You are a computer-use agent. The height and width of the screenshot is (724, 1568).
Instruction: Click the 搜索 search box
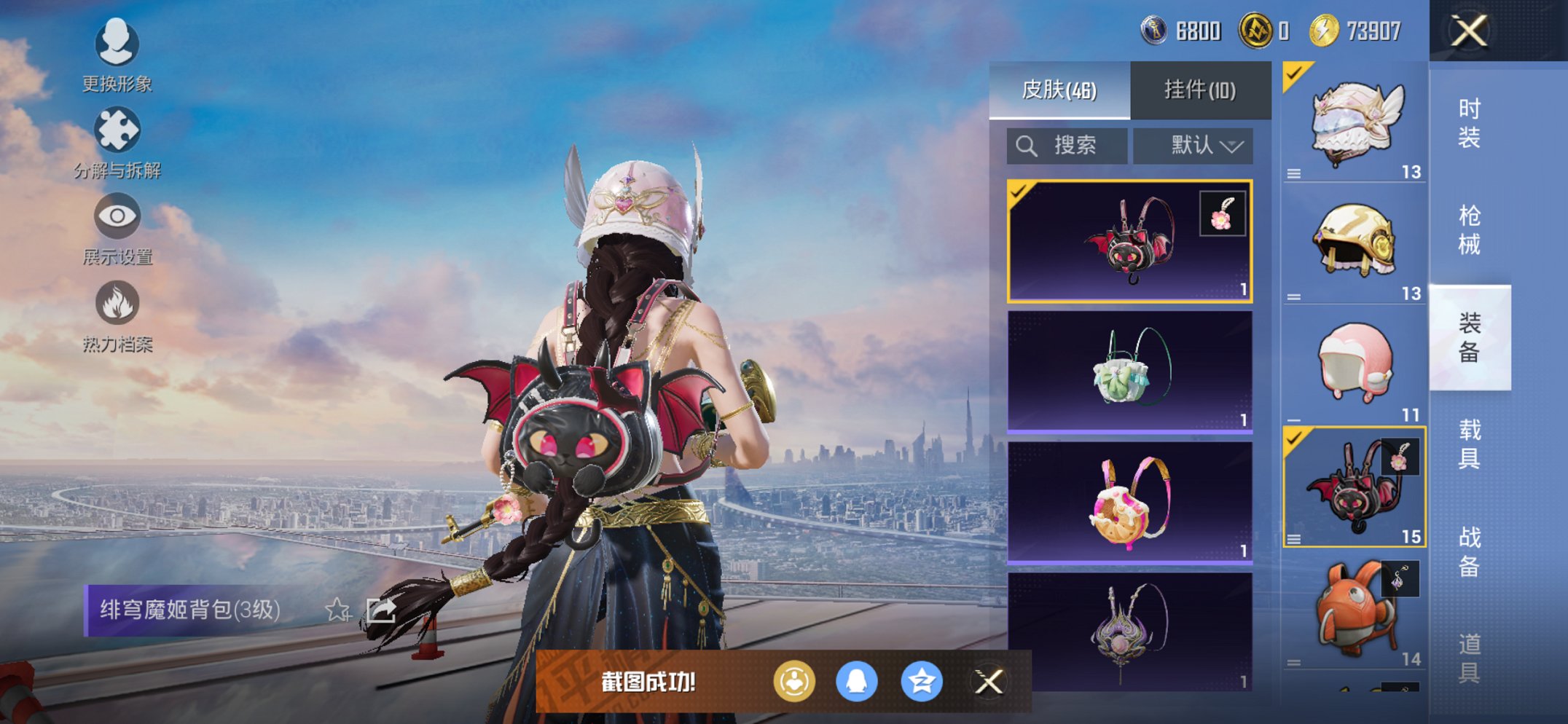pos(1067,146)
